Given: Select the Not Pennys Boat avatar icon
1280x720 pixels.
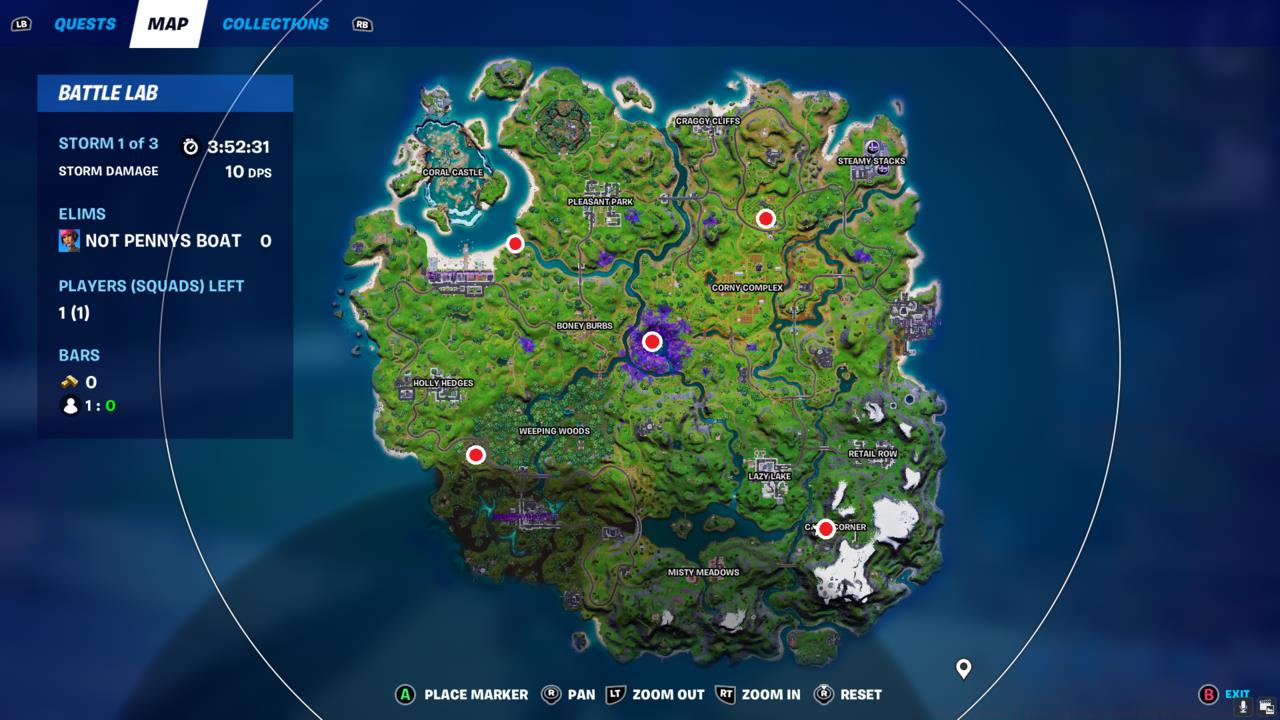Looking at the screenshot, I should click(x=69, y=240).
